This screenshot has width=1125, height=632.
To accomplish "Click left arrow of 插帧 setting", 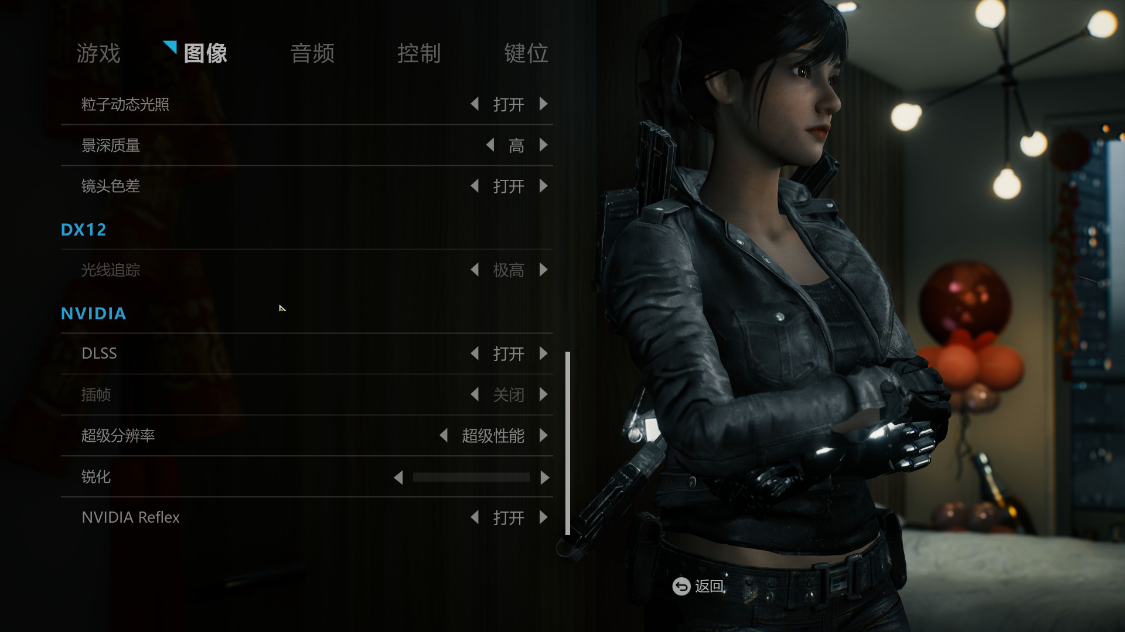I will [x=474, y=395].
